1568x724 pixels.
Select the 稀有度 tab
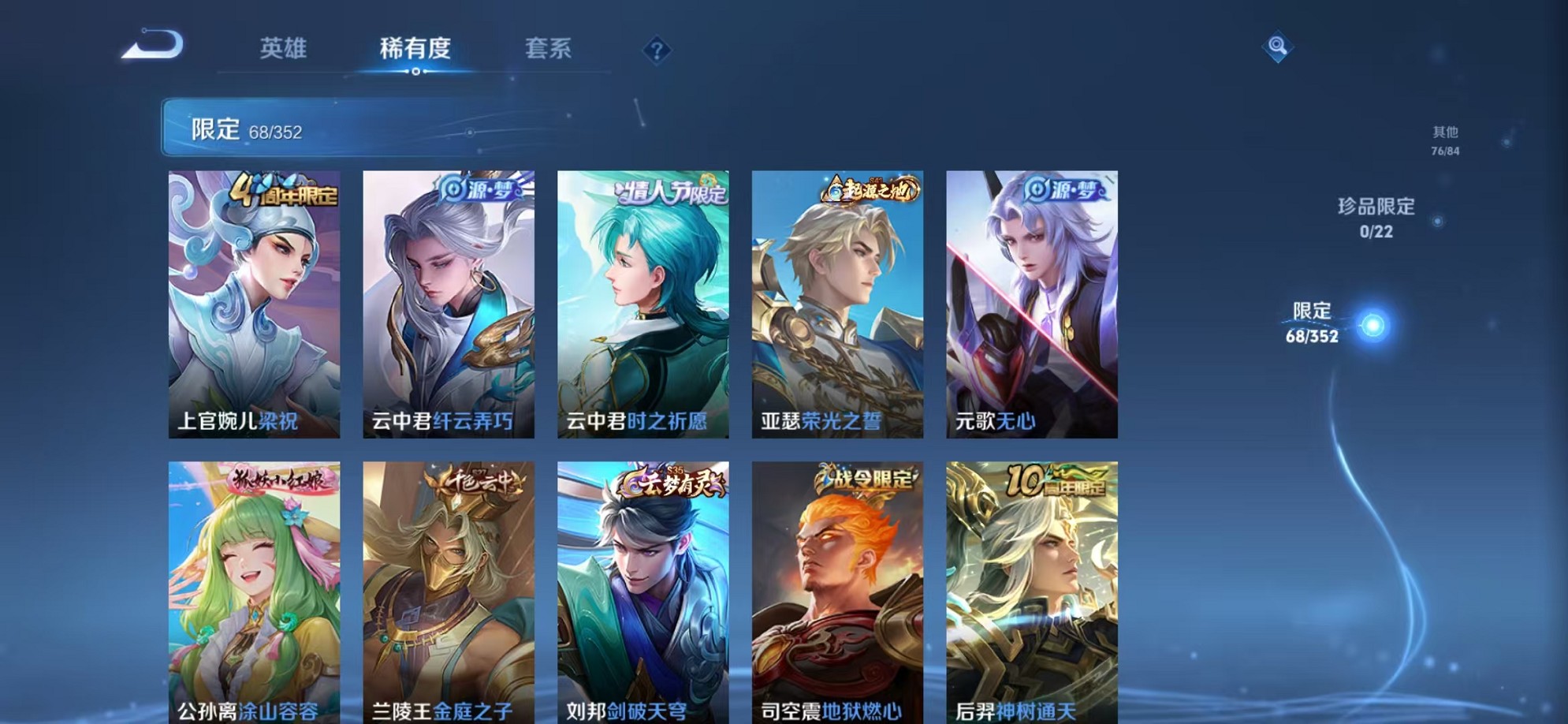(415, 49)
